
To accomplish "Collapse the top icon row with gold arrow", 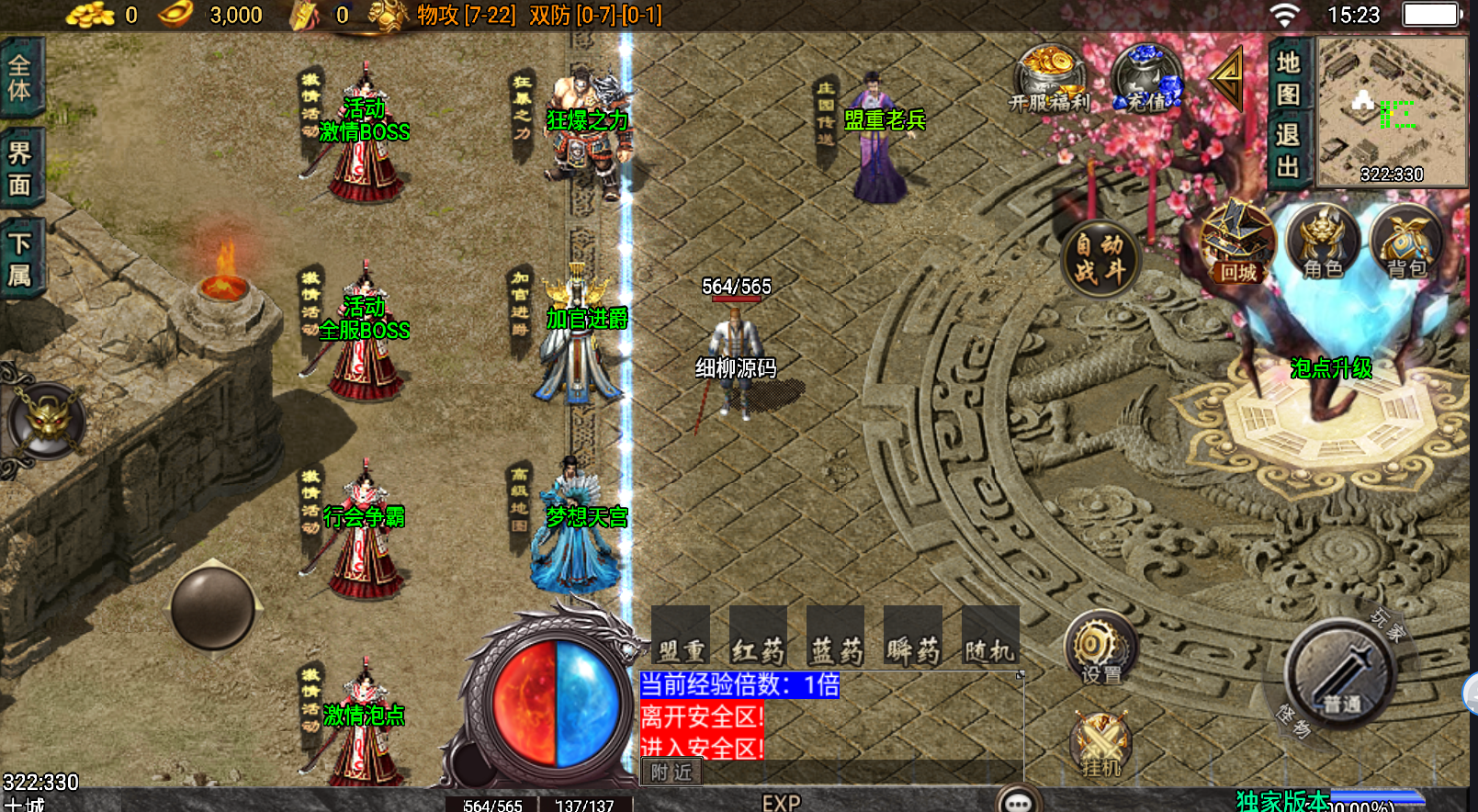I will pyautogui.click(x=1227, y=78).
